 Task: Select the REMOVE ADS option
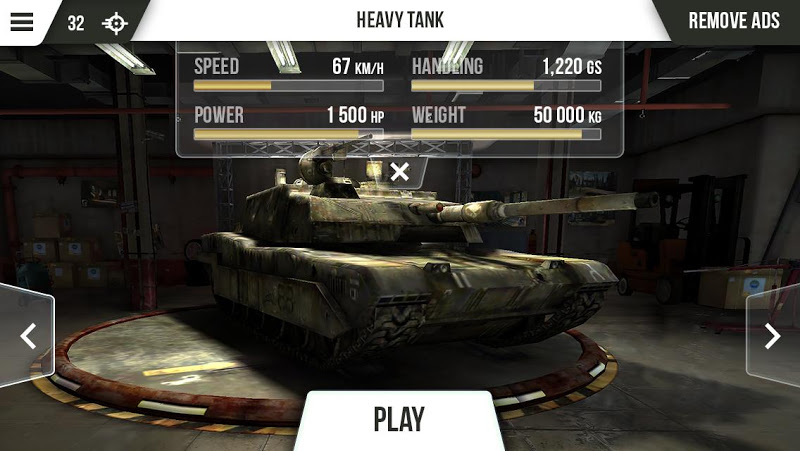coord(734,21)
